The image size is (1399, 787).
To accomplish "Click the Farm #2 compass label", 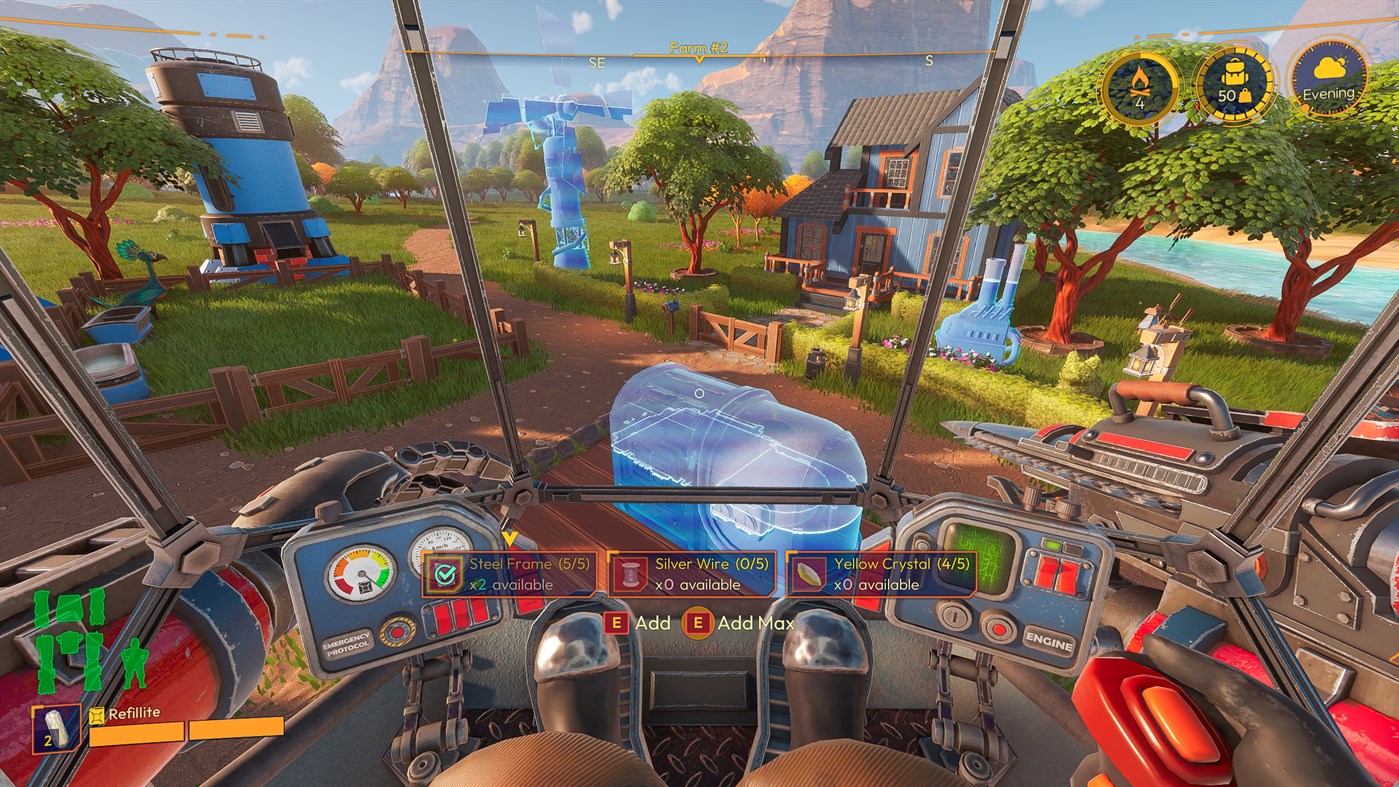I will tap(697, 45).
